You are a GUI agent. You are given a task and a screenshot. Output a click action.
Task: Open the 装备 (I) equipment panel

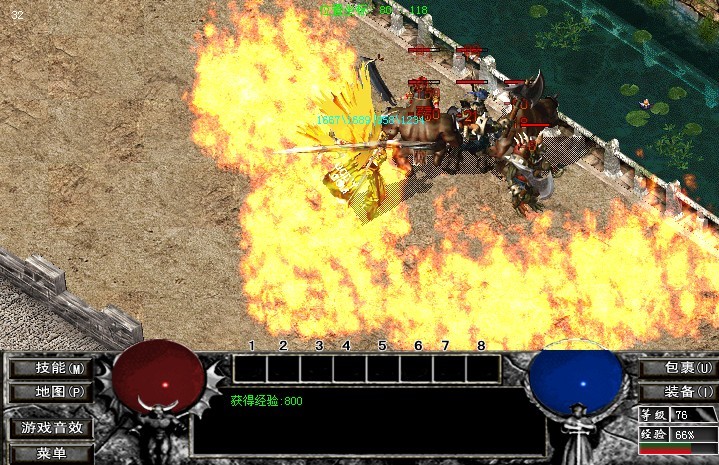pos(677,392)
